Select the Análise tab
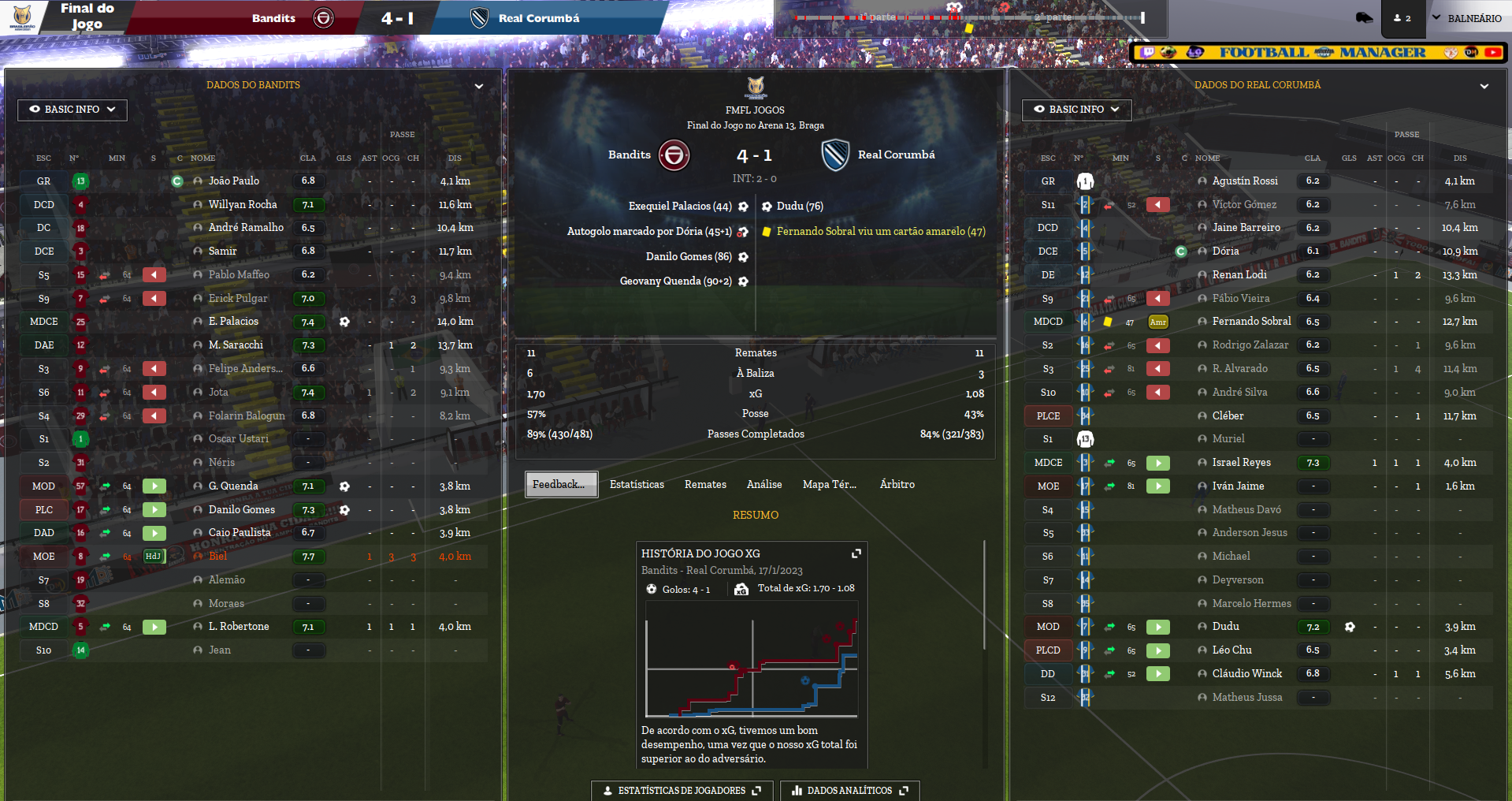Viewport: 1512px width, 801px height. point(764,484)
